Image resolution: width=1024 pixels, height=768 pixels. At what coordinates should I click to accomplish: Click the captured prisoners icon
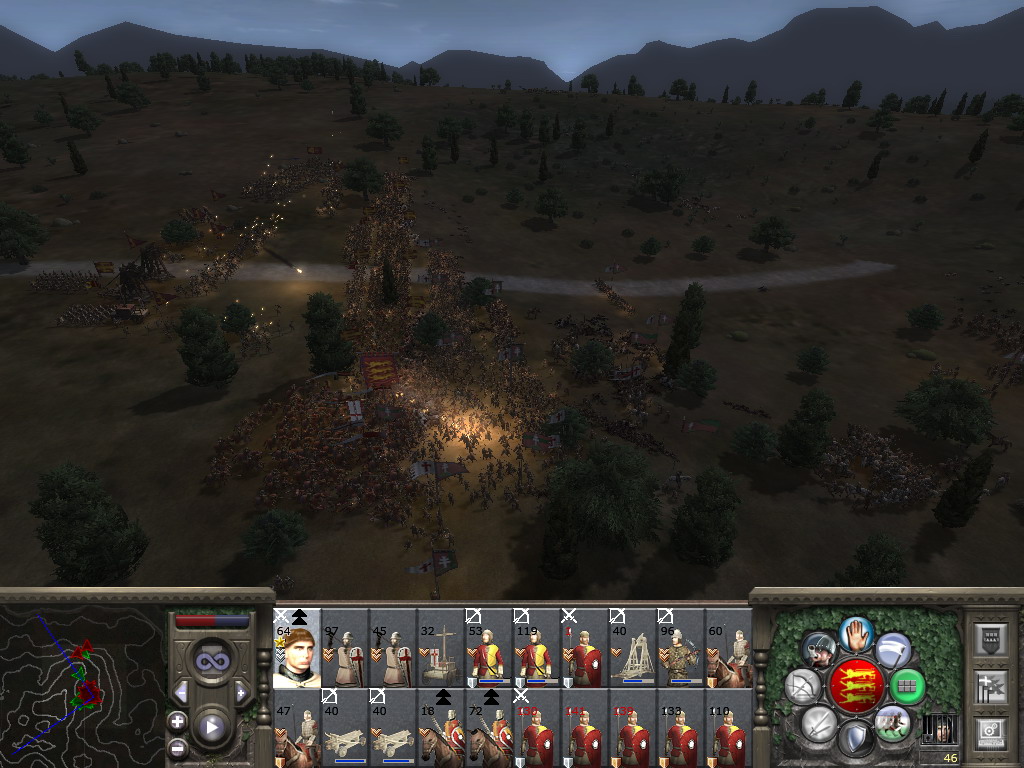coord(938,730)
